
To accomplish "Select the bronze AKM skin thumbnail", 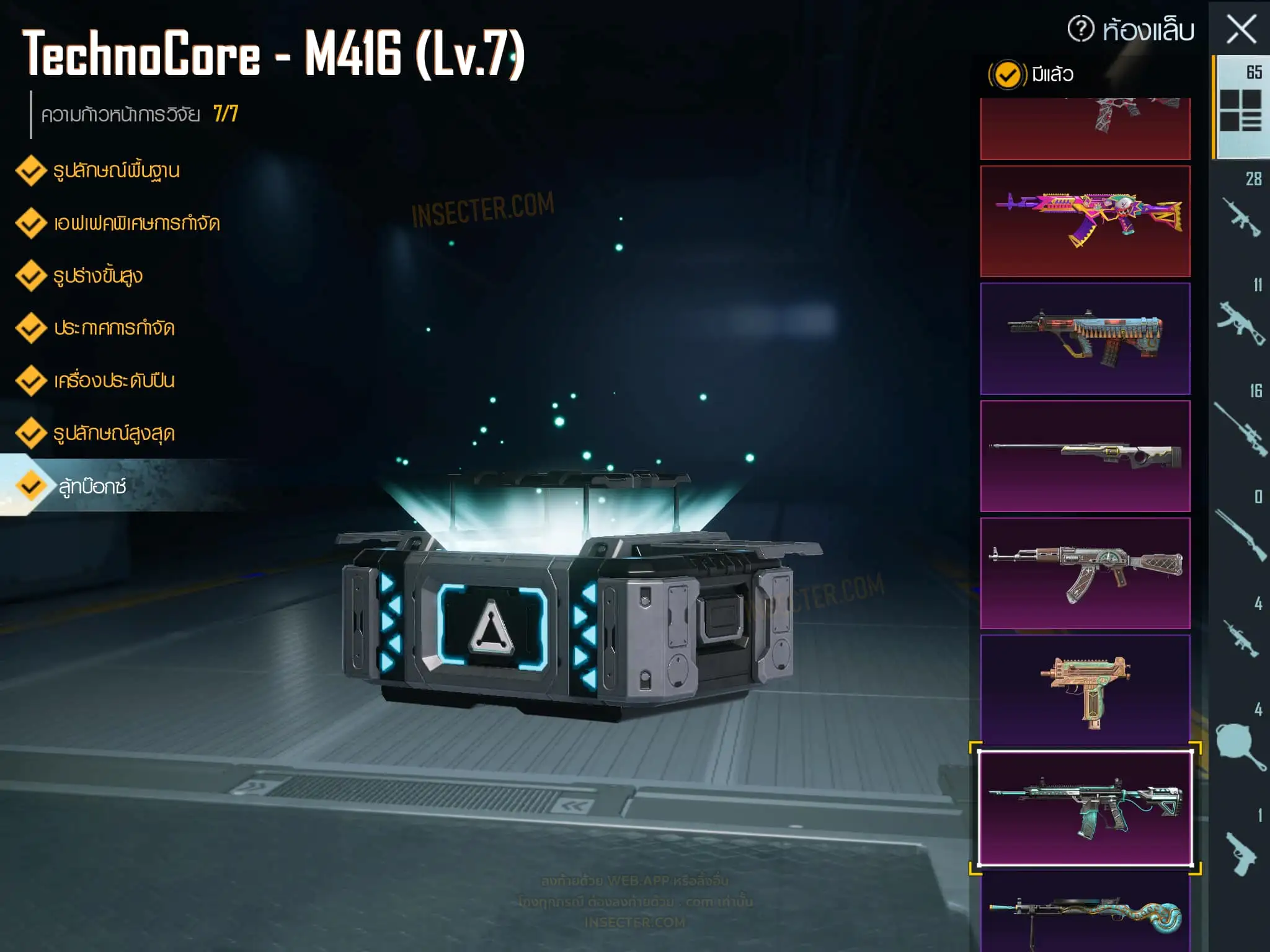I will [1085, 573].
